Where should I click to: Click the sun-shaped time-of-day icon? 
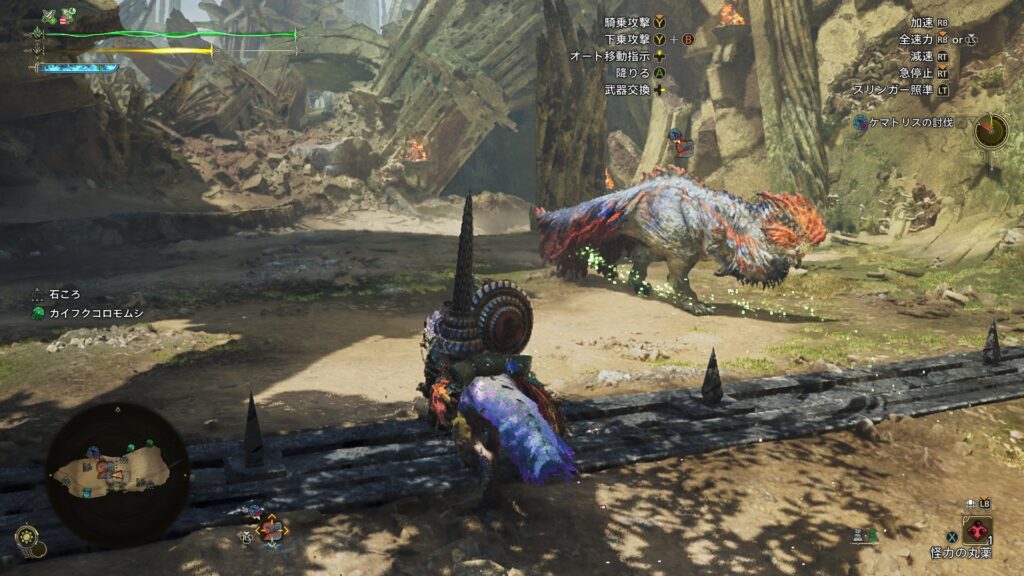click(26, 538)
